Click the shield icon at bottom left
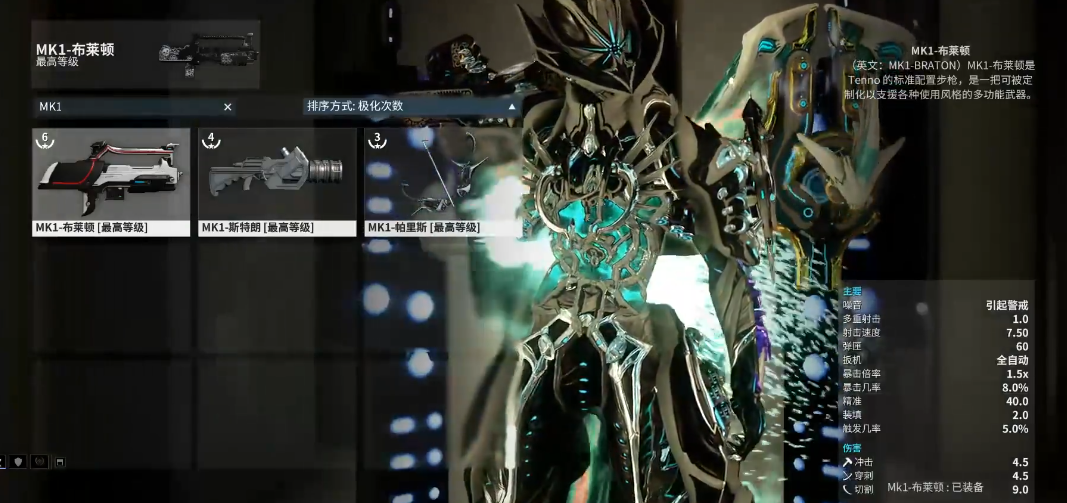The width and height of the screenshot is (1067, 503). tap(18, 461)
